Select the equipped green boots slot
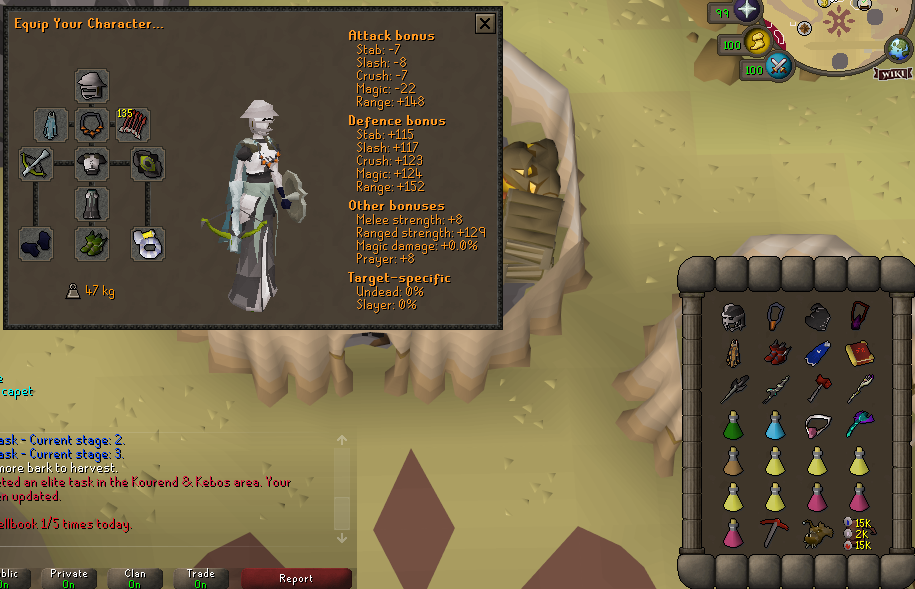 point(92,243)
